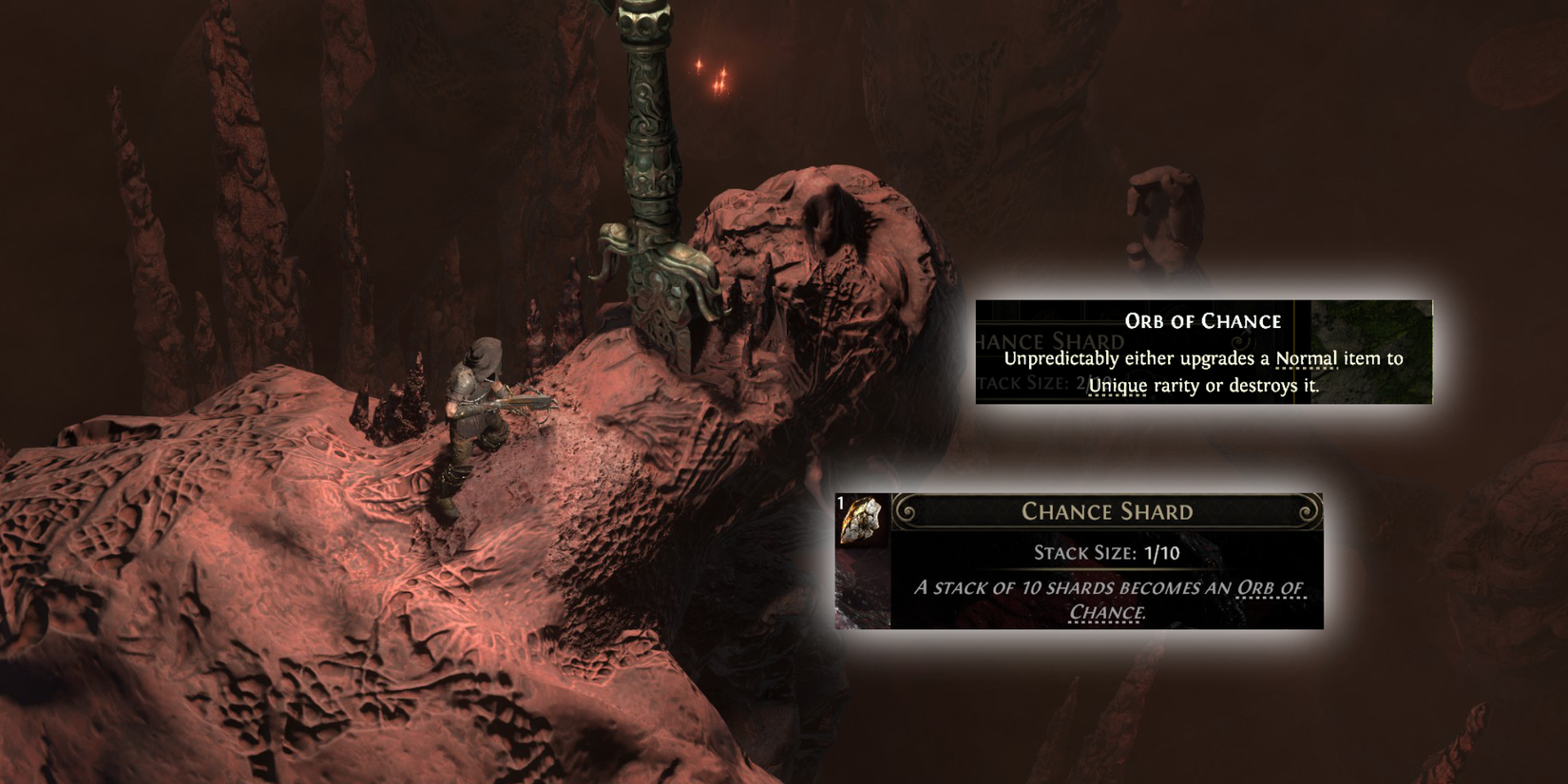Click the Orb of Chance tooltip header
This screenshot has width=1568, height=784.
1203,322
